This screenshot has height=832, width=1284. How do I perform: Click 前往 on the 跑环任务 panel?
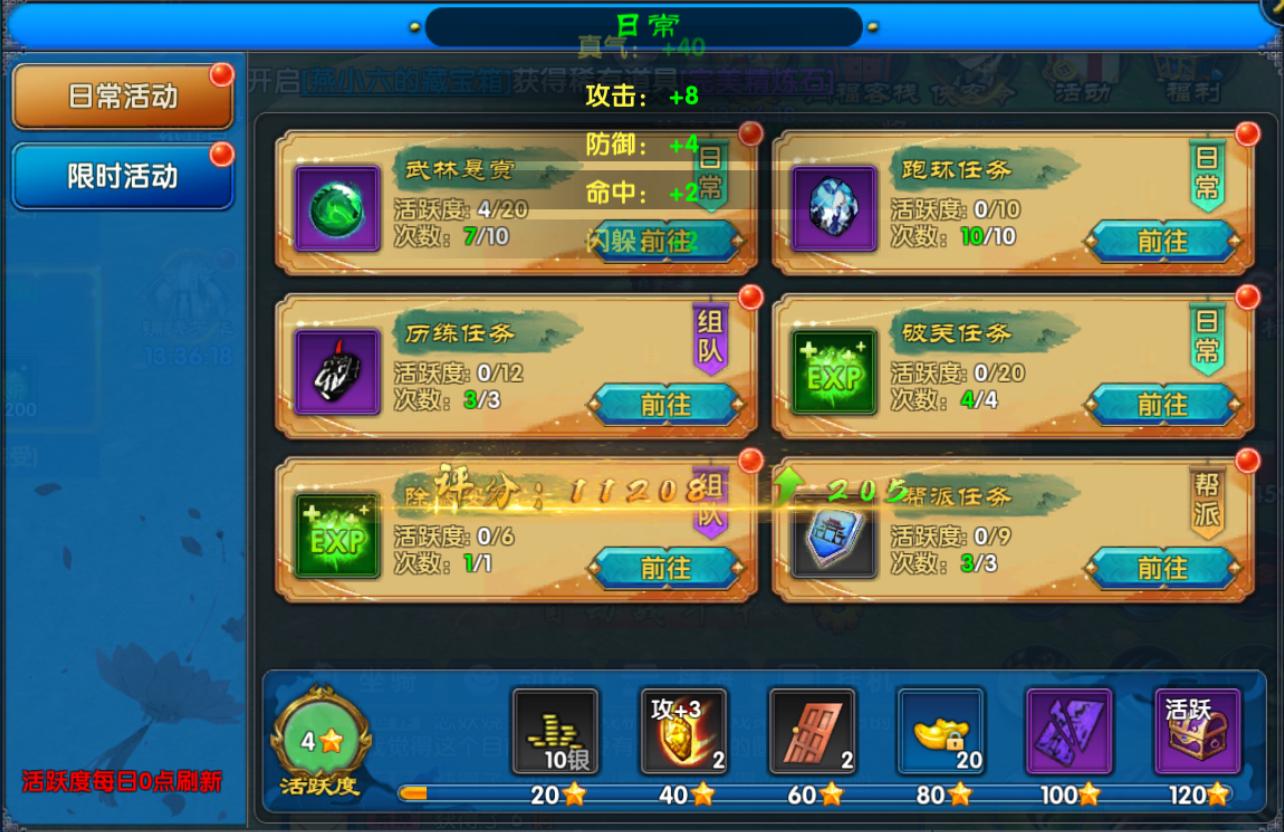point(1163,240)
